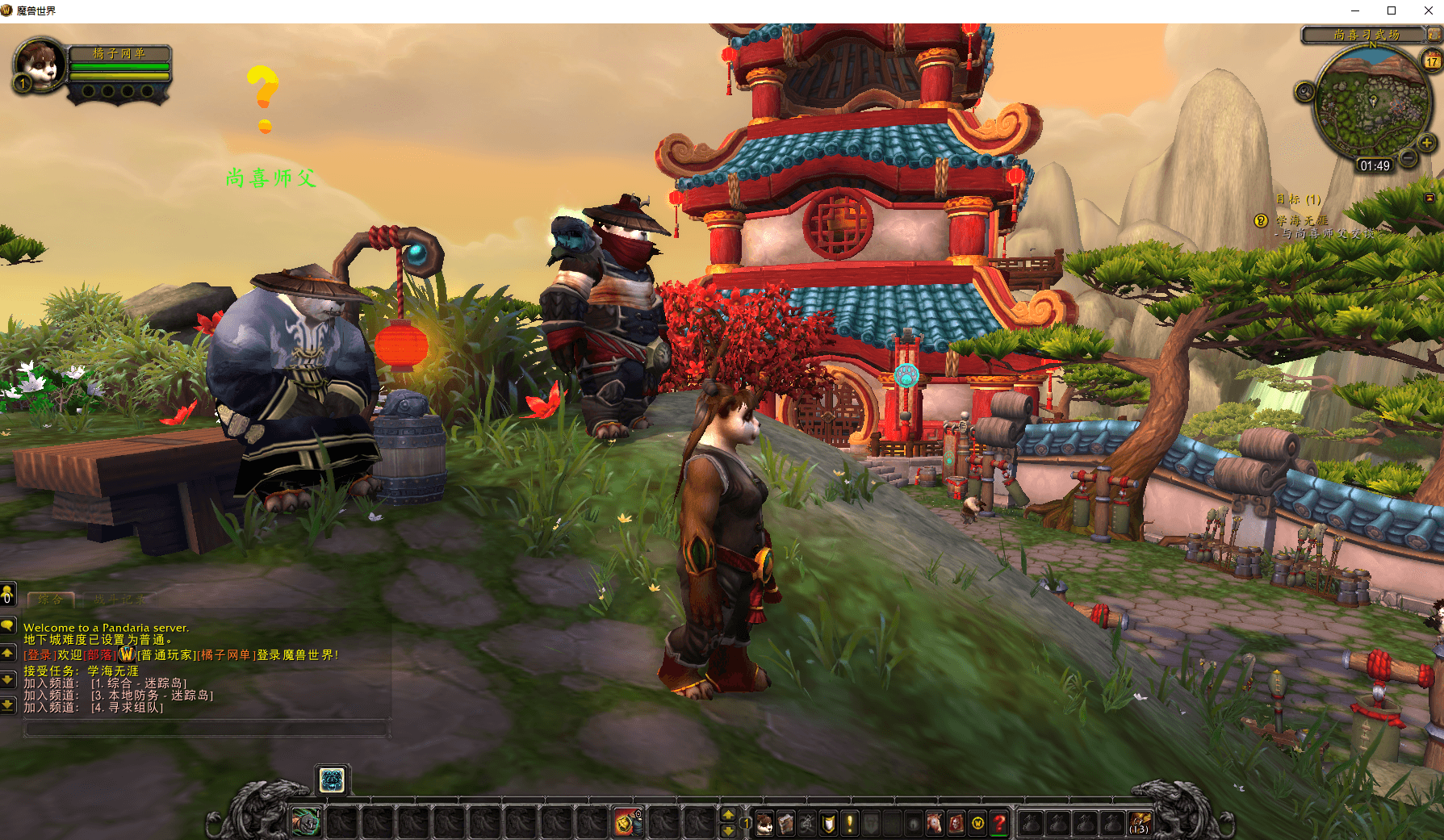Zoom out the minimap with minus button
Image resolution: width=1444 pixels, height=840 pixels.
tap(1408, 158)
